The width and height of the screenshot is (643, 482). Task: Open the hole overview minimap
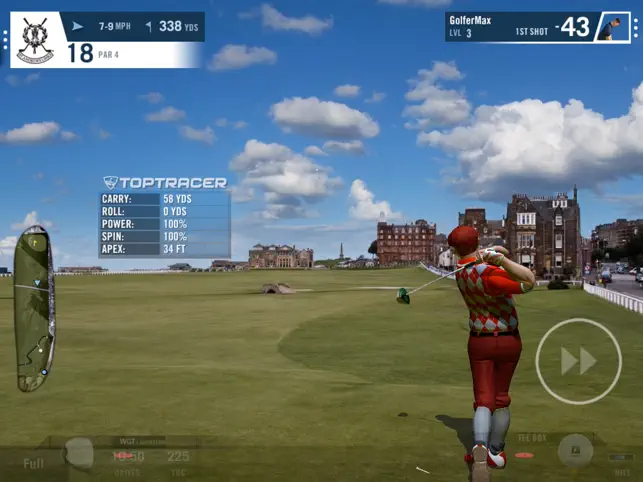click(x=34, y=307)
